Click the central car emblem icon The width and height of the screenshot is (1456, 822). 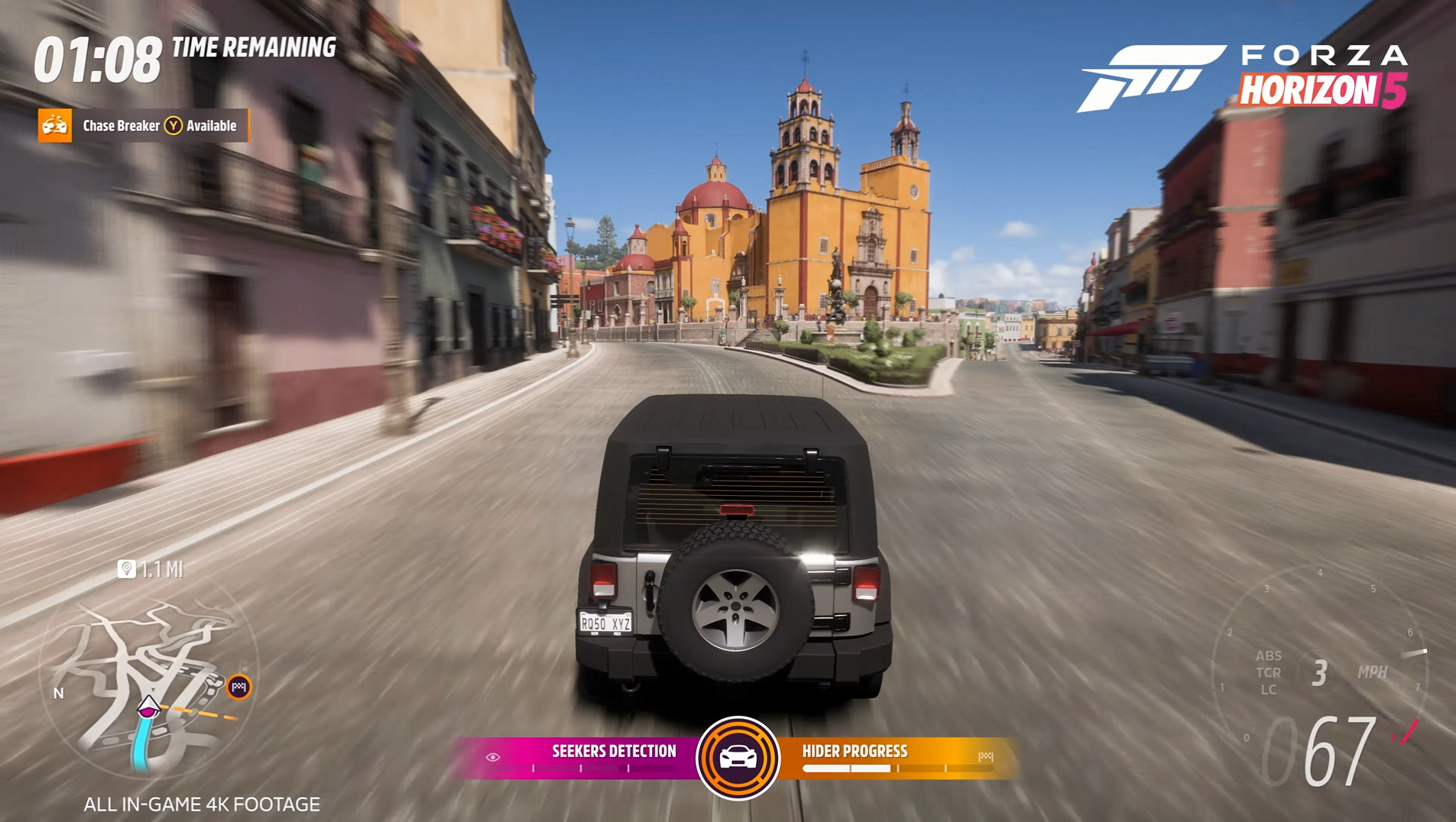point(738,757)
